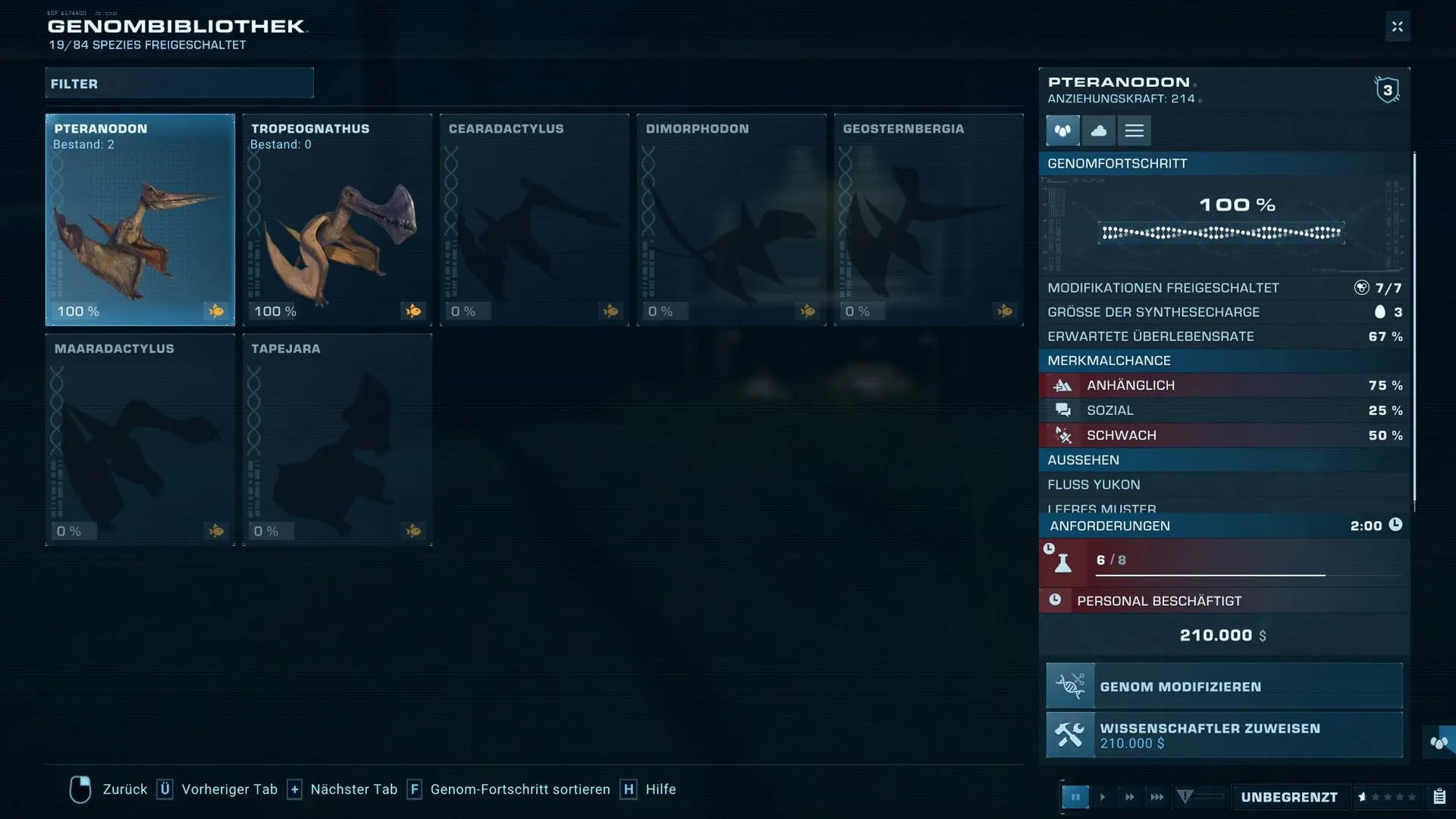Select the Geosternbergia genome card
Screen dimensions: 1456x819
929,220
